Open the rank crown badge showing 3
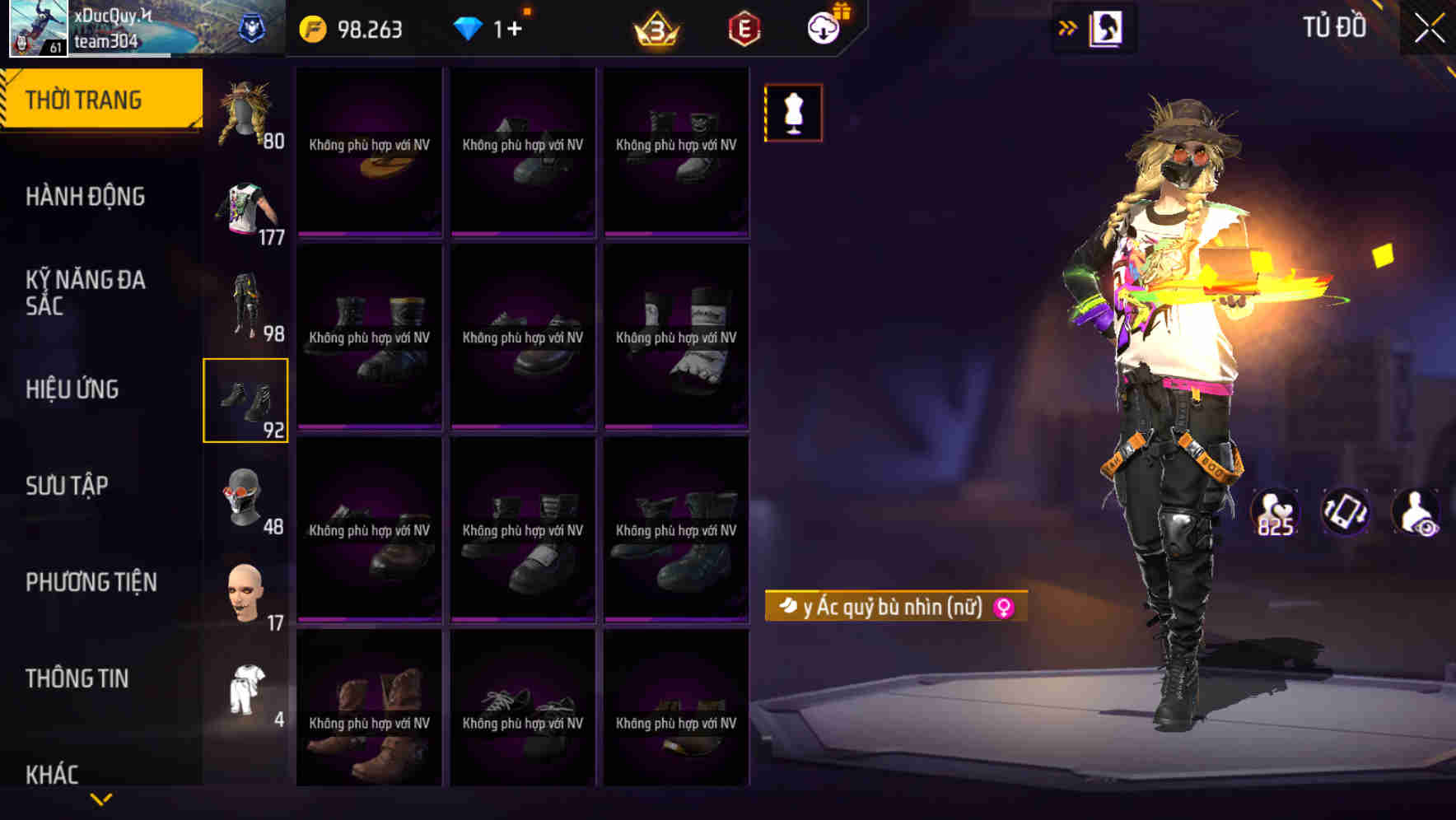 tap(656, 30)
